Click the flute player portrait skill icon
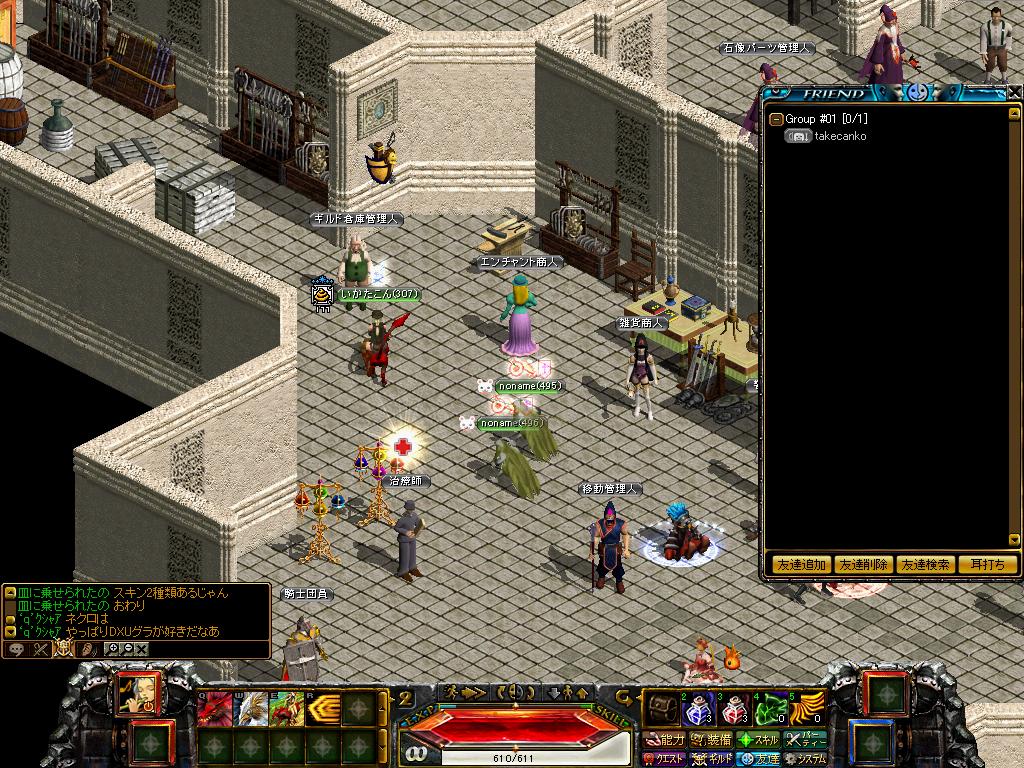The height and width of the screenshot is (768, 1024). click(137, 693)
